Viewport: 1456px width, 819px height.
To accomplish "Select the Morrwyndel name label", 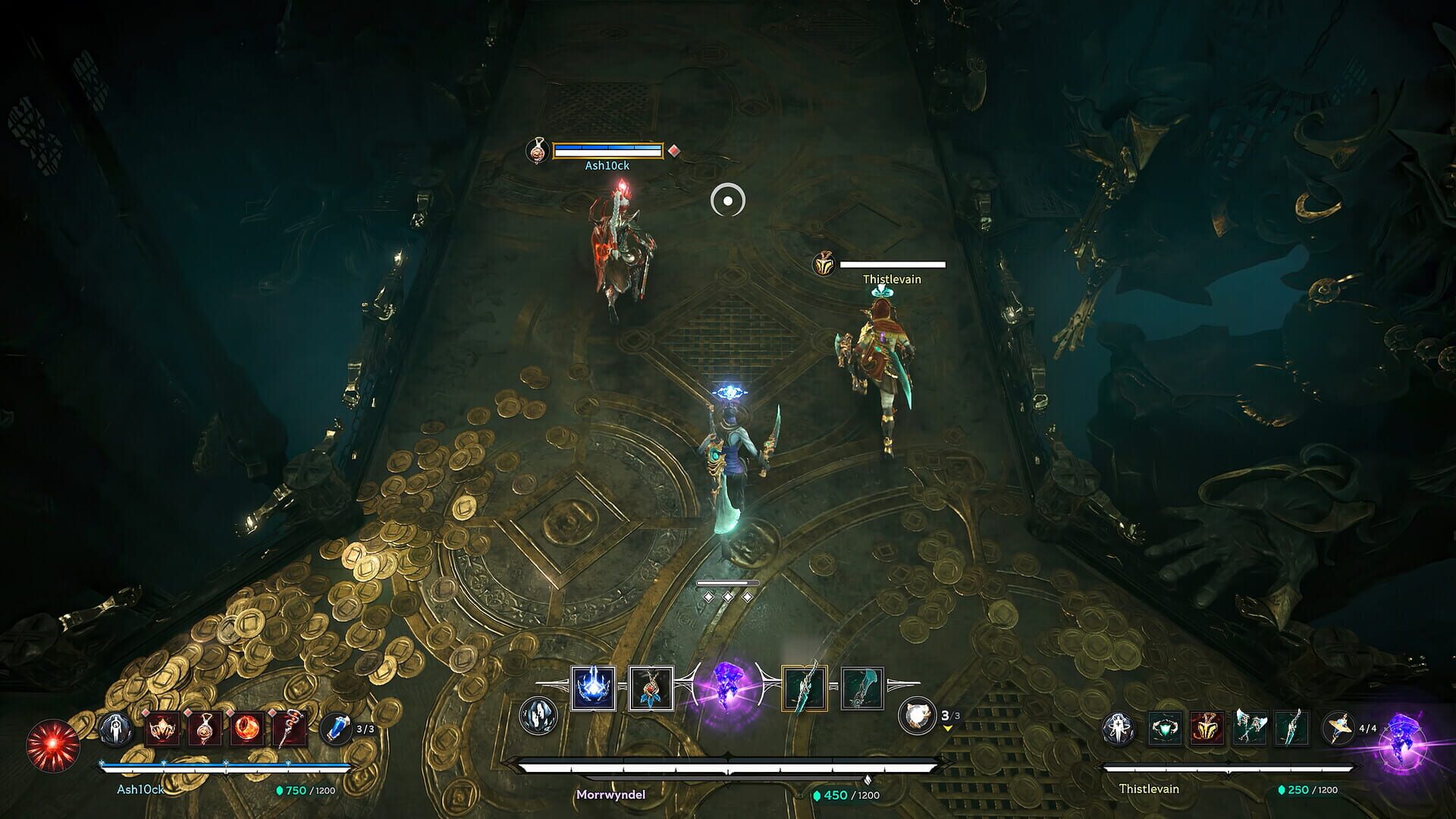I will tap(612, 793).
